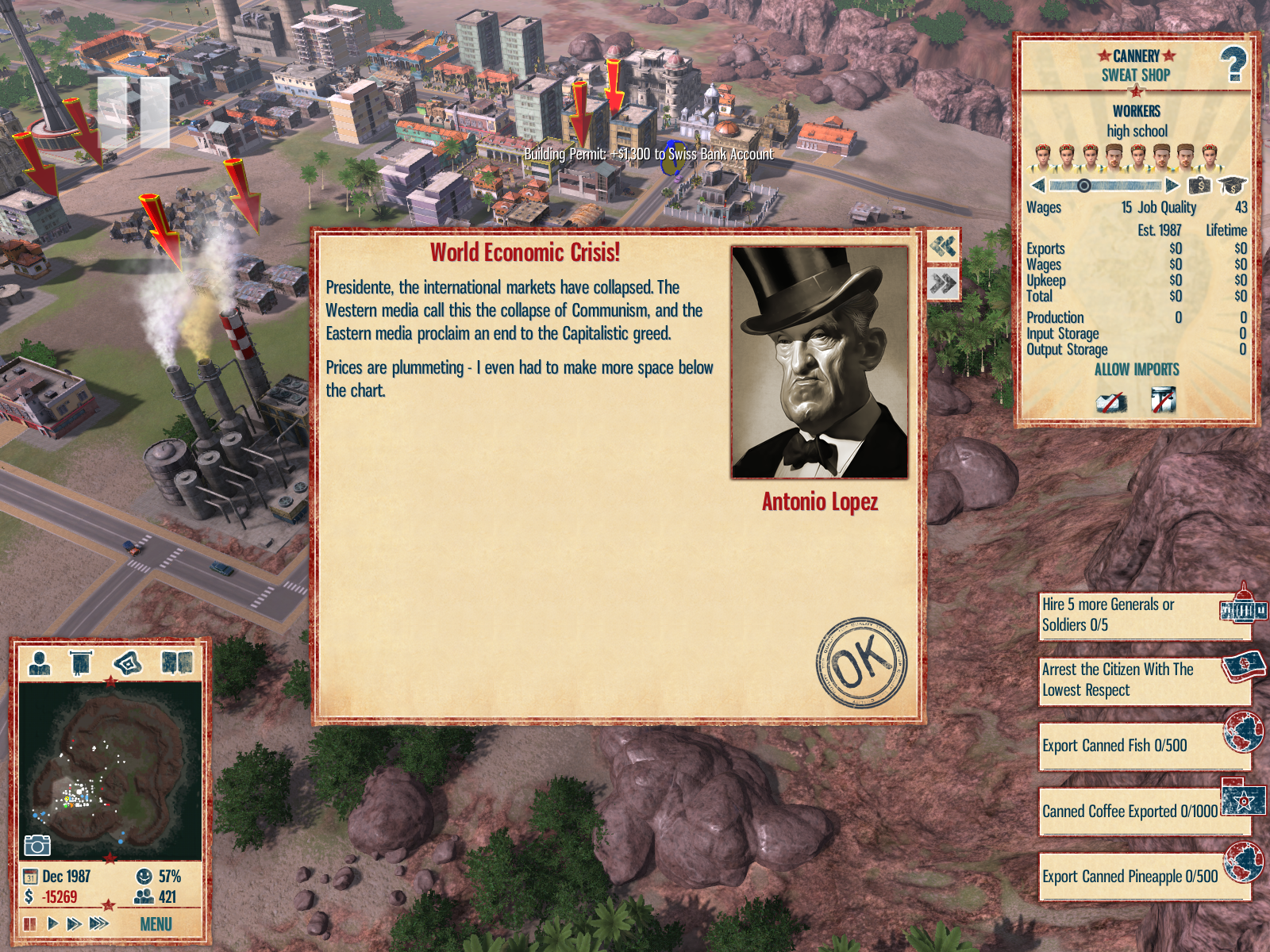Toggle Allow Imports for the cannery
1270x952 pixels.
[x=1137, y=370]
